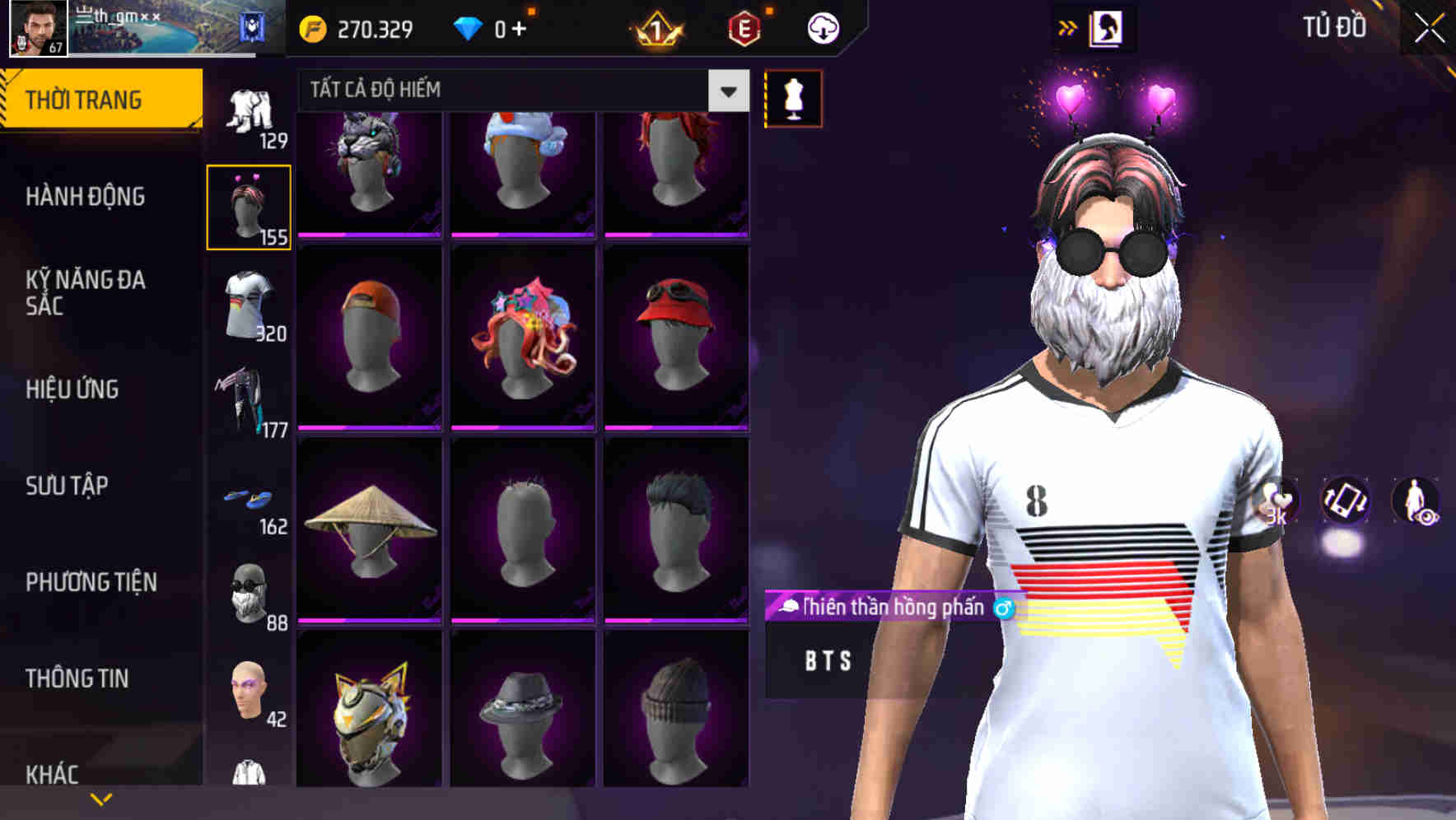Image resolution: width=1456 pixels, height=820 pixels.
Task: Open the cloud download icon in top bar
Action: (822, 27)
